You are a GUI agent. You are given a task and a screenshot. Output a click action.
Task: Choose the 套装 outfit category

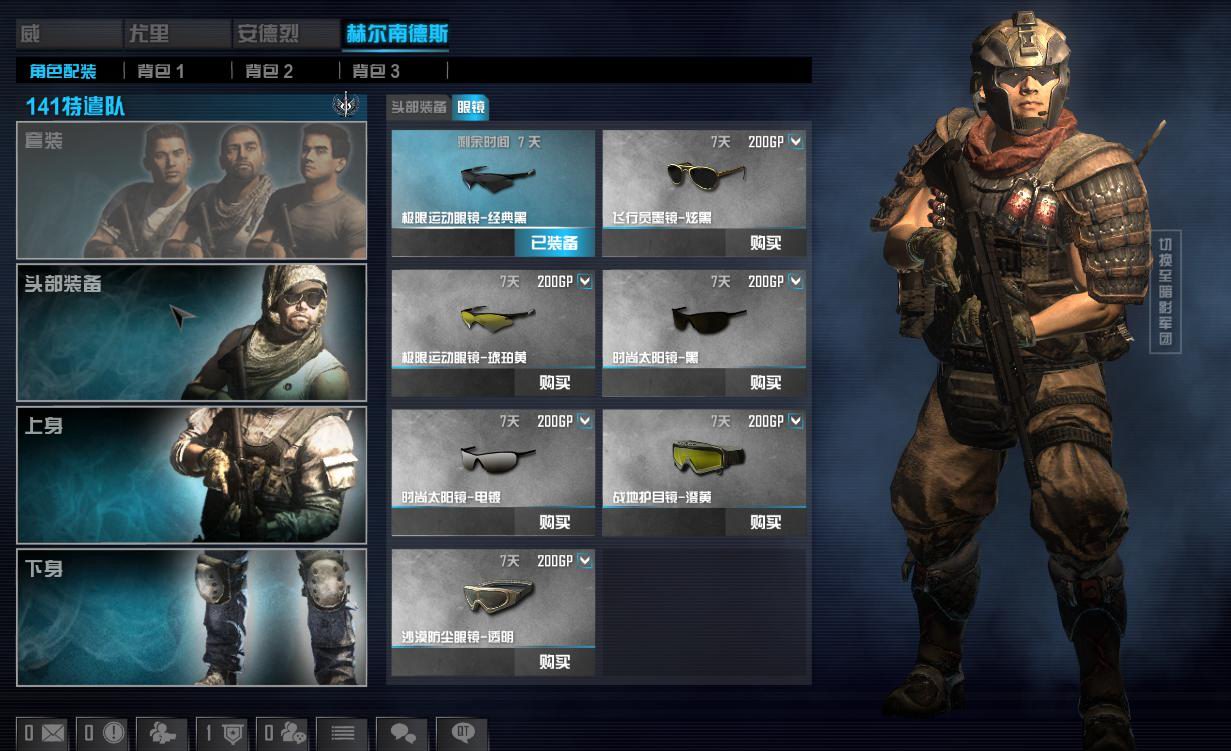click(x=192, y=190)
